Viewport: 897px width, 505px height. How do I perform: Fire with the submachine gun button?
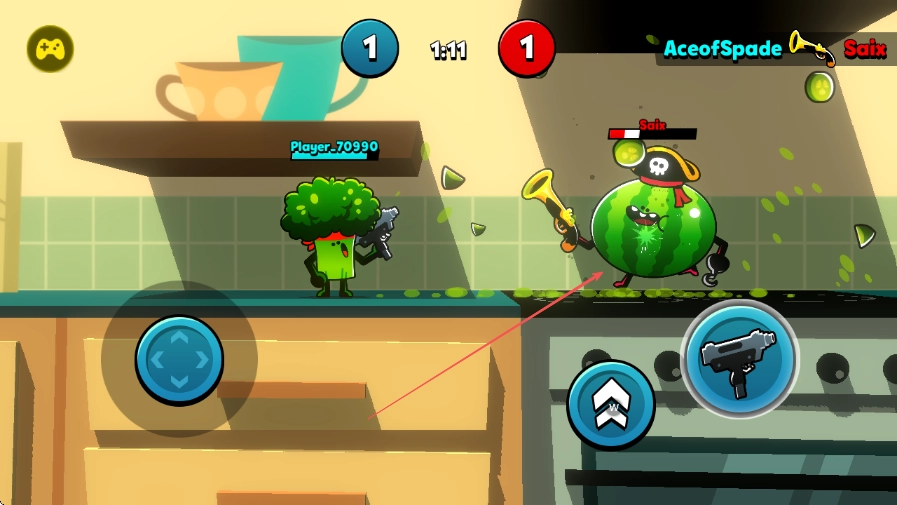point(739,358)
